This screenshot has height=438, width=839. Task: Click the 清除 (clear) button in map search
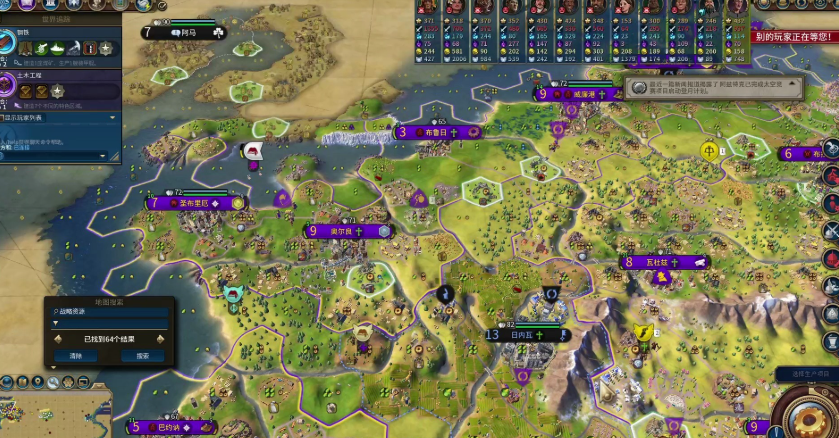tap(76, 355)
